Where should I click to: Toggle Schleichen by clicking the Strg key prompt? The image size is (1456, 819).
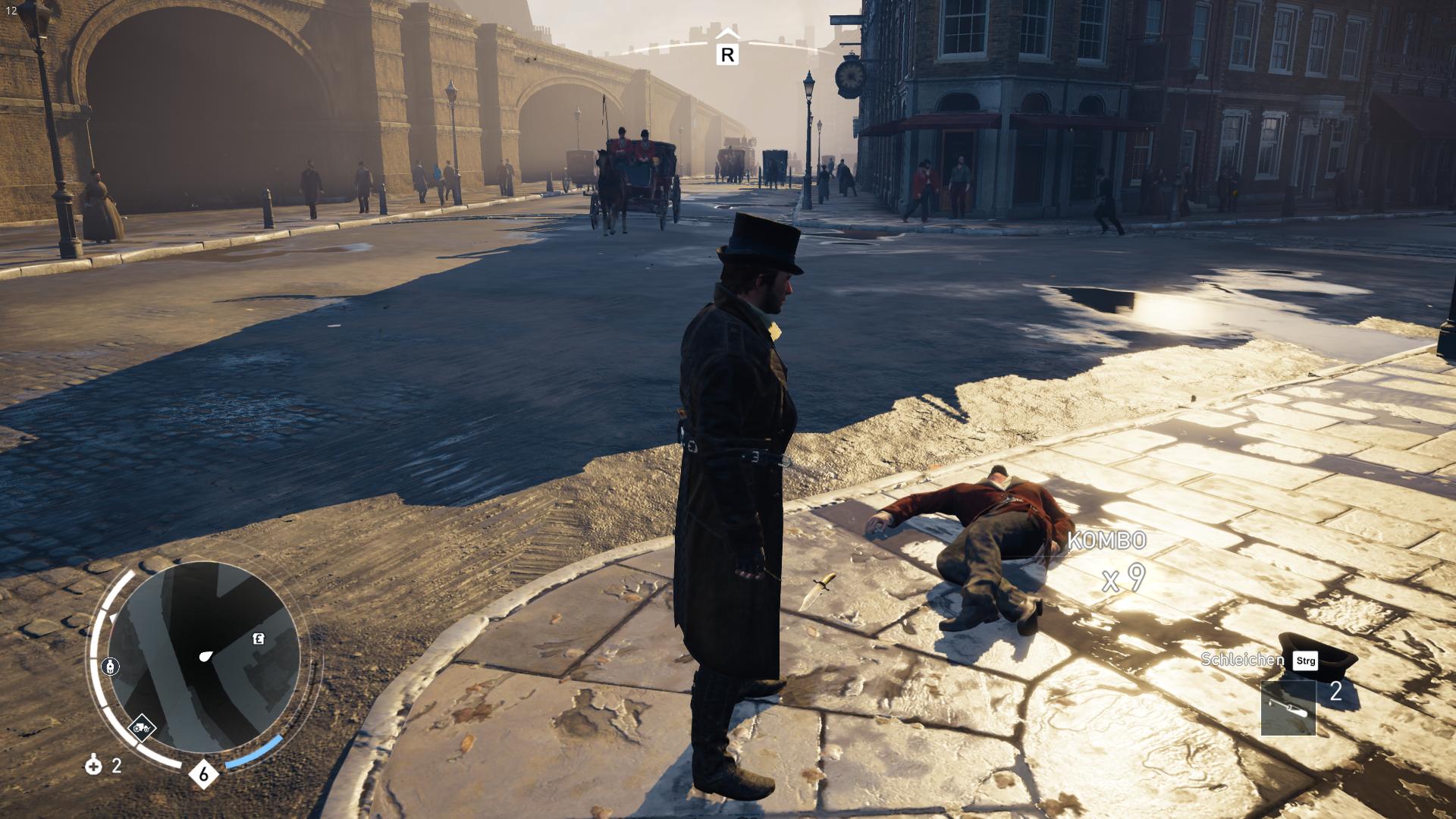[x=1305, y=662]
